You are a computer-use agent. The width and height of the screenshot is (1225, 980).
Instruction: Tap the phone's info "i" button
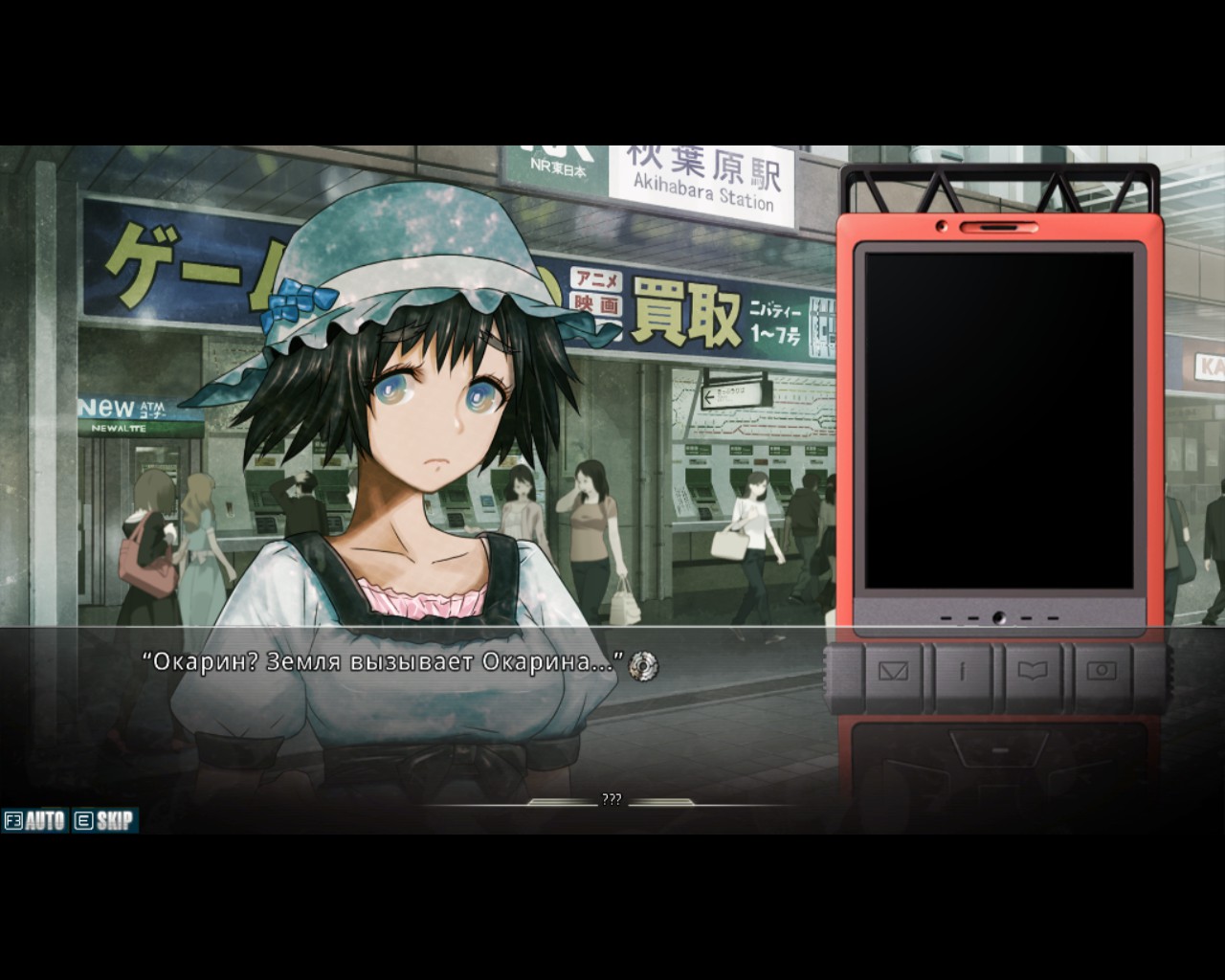(963, 671)
